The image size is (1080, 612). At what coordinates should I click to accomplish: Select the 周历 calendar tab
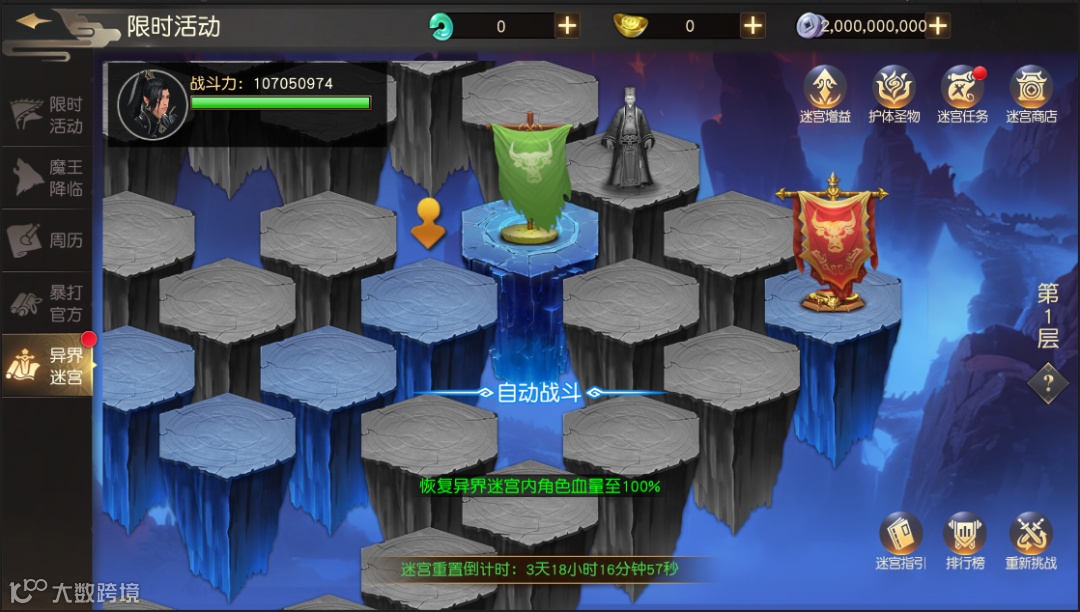(x=48, y=240)
